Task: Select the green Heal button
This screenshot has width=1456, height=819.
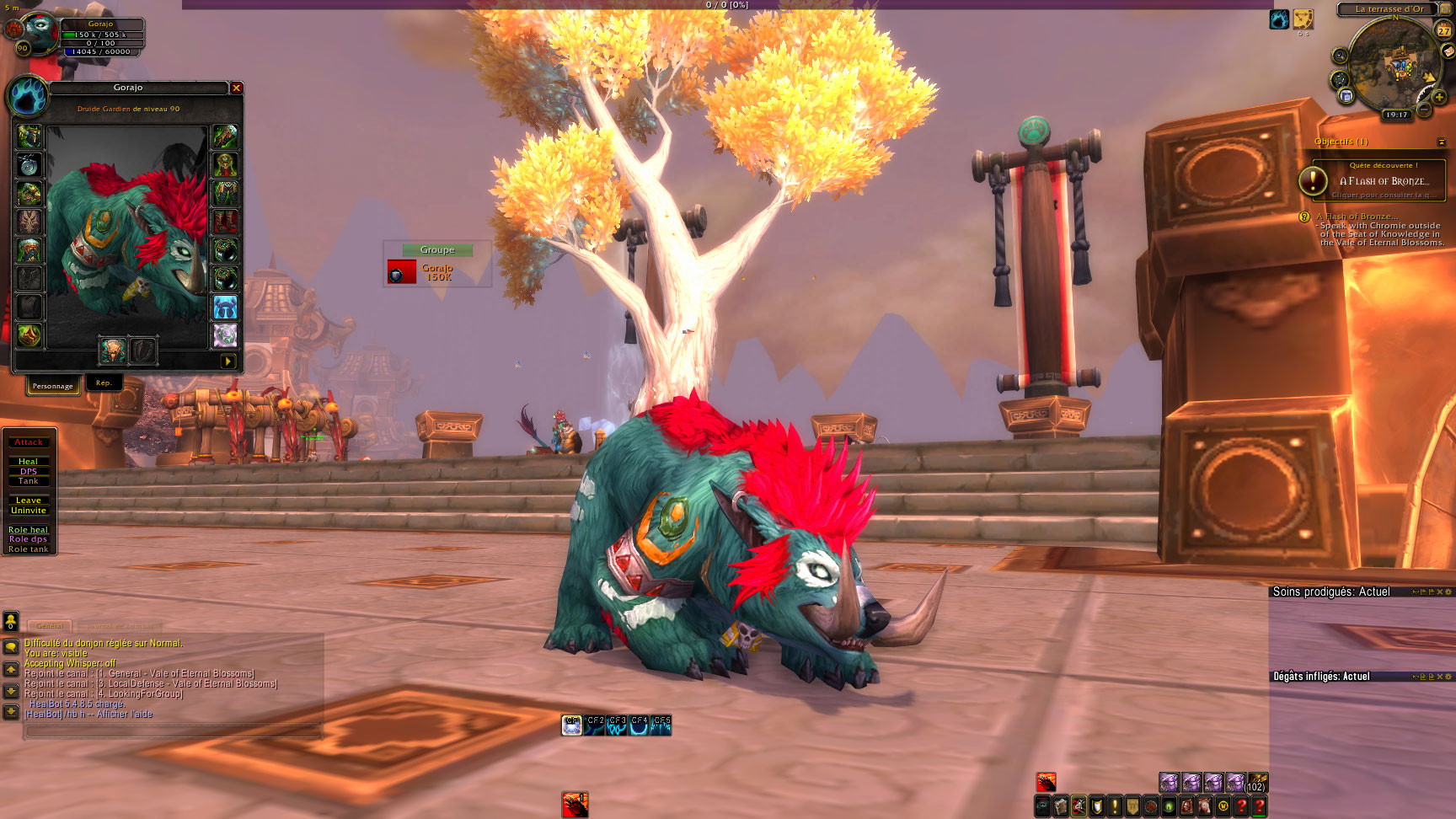Action: point(29,462)
